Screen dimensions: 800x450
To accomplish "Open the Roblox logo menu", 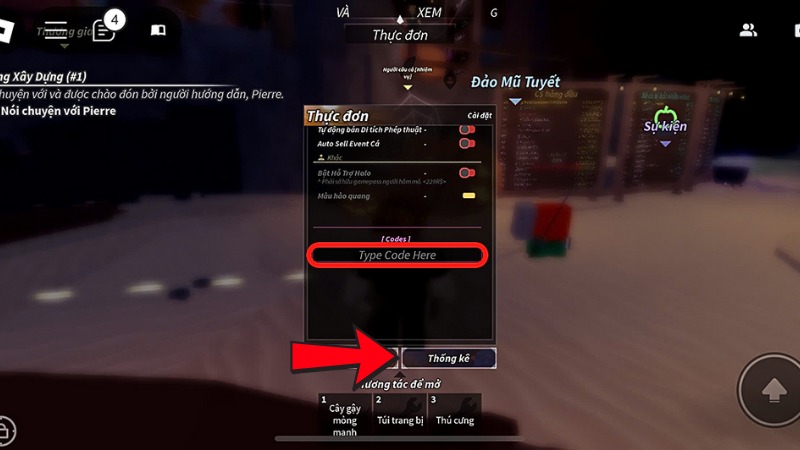I will (x=15, y=30).
